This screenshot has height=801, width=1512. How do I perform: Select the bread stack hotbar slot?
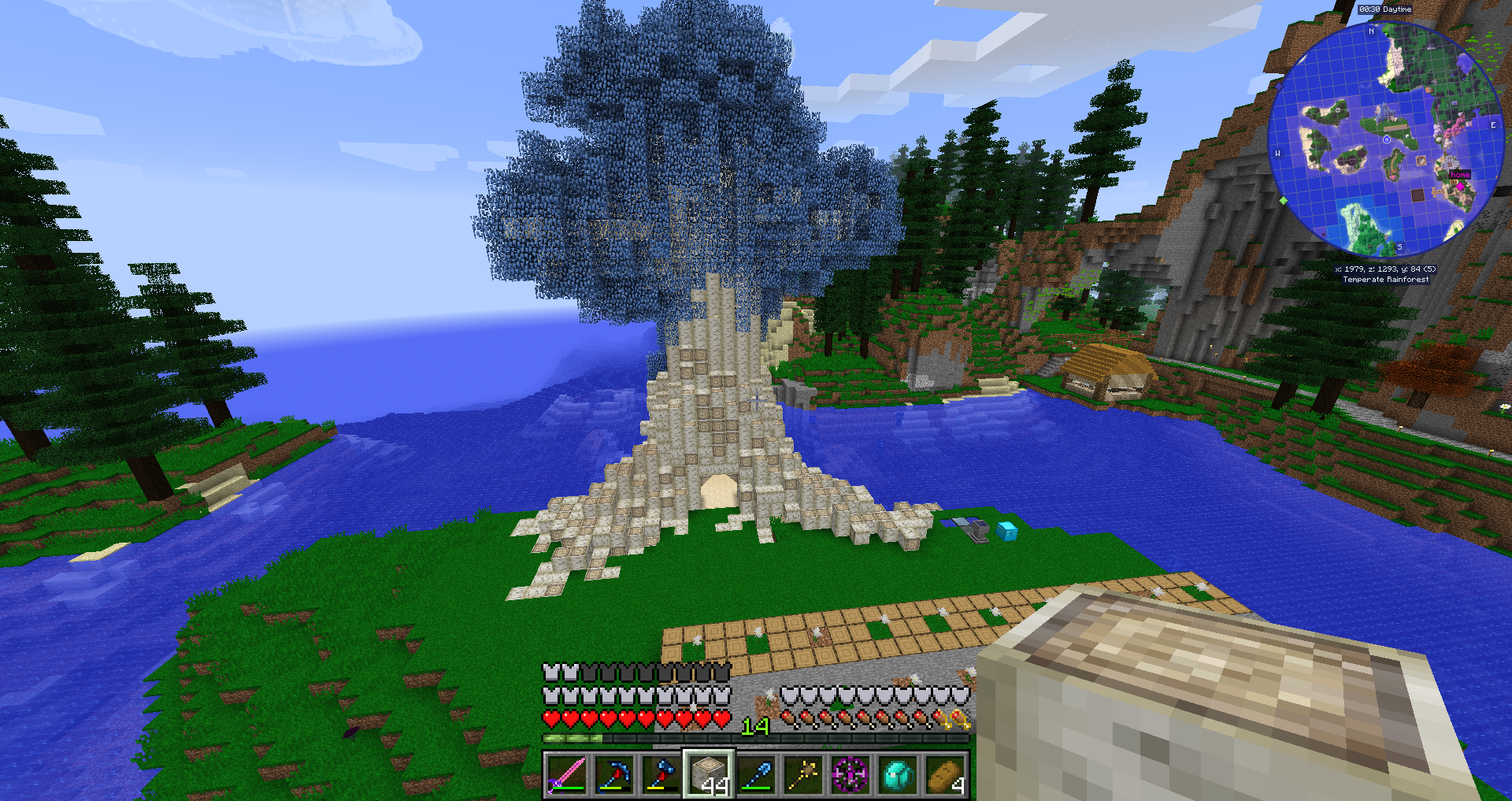(945, 775)
